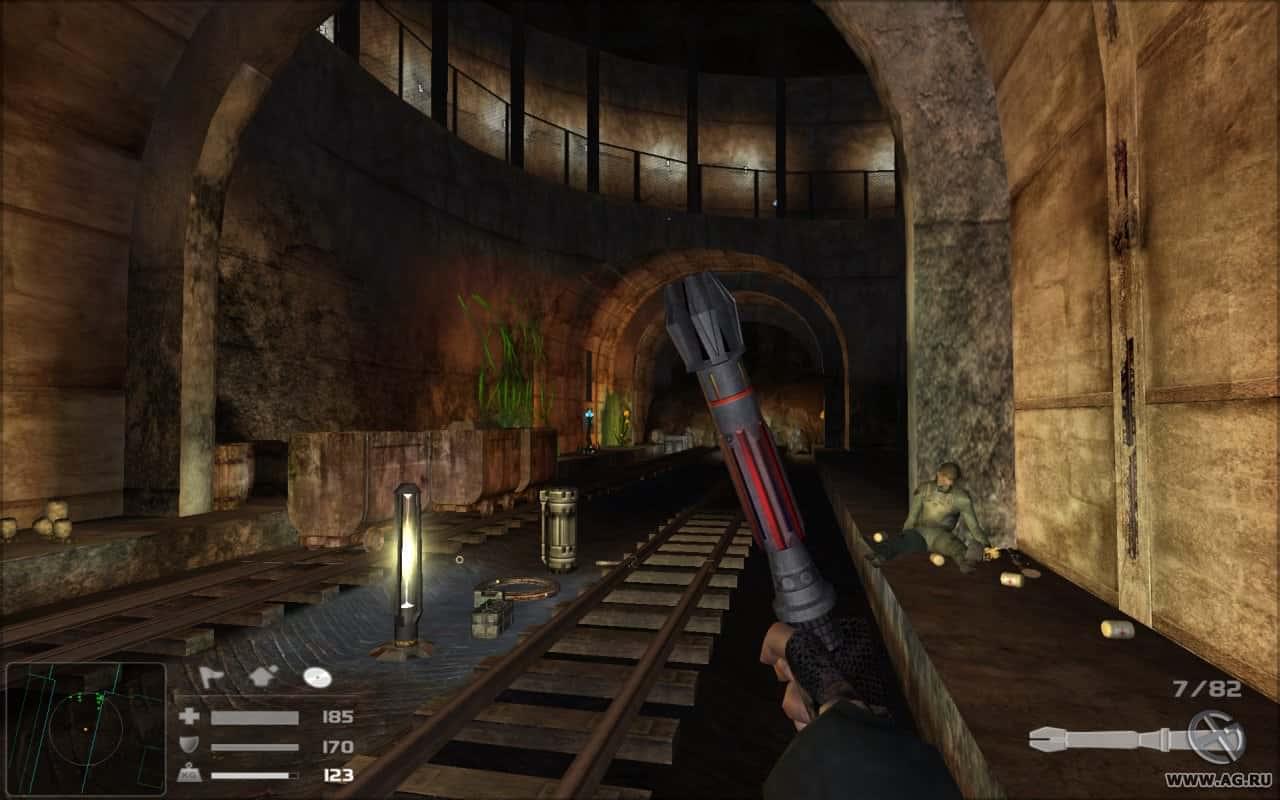Image resolution: width=1280 pixels, height=800 pixels.
Task: Open the disc compass icon
Action: (x=318, y=677)
